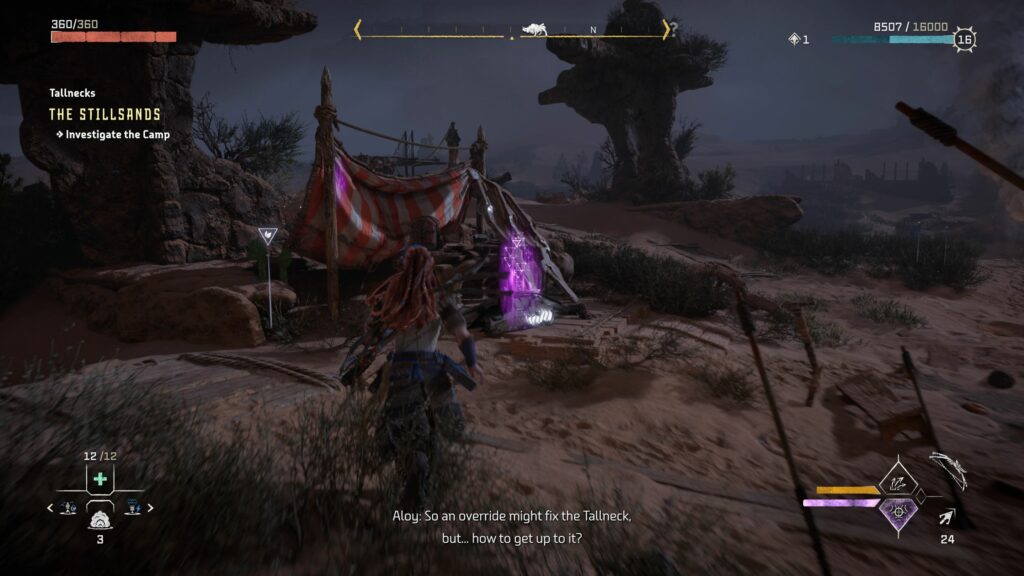The image size is (1024, 576).
Task: Click the triangular waypoint marker in the camp
Action: tap(268, 237)
